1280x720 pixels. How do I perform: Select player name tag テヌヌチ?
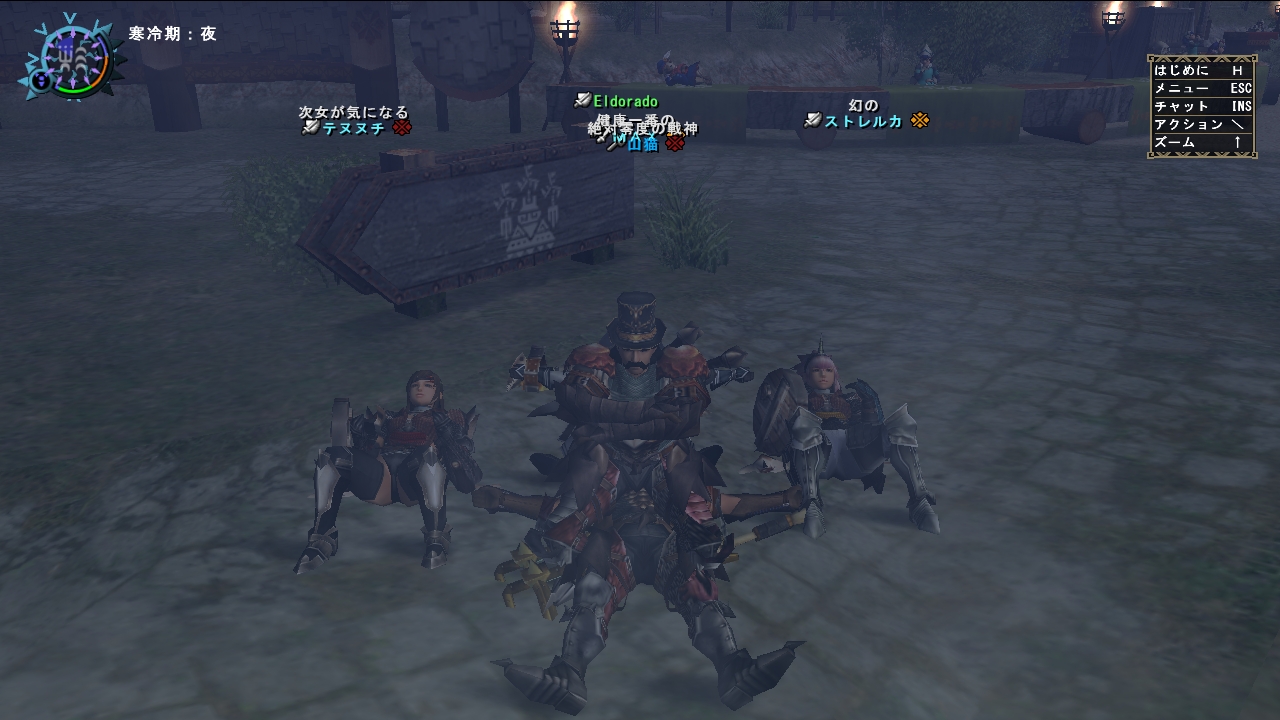pyautogui.click(x=353, y=128)
